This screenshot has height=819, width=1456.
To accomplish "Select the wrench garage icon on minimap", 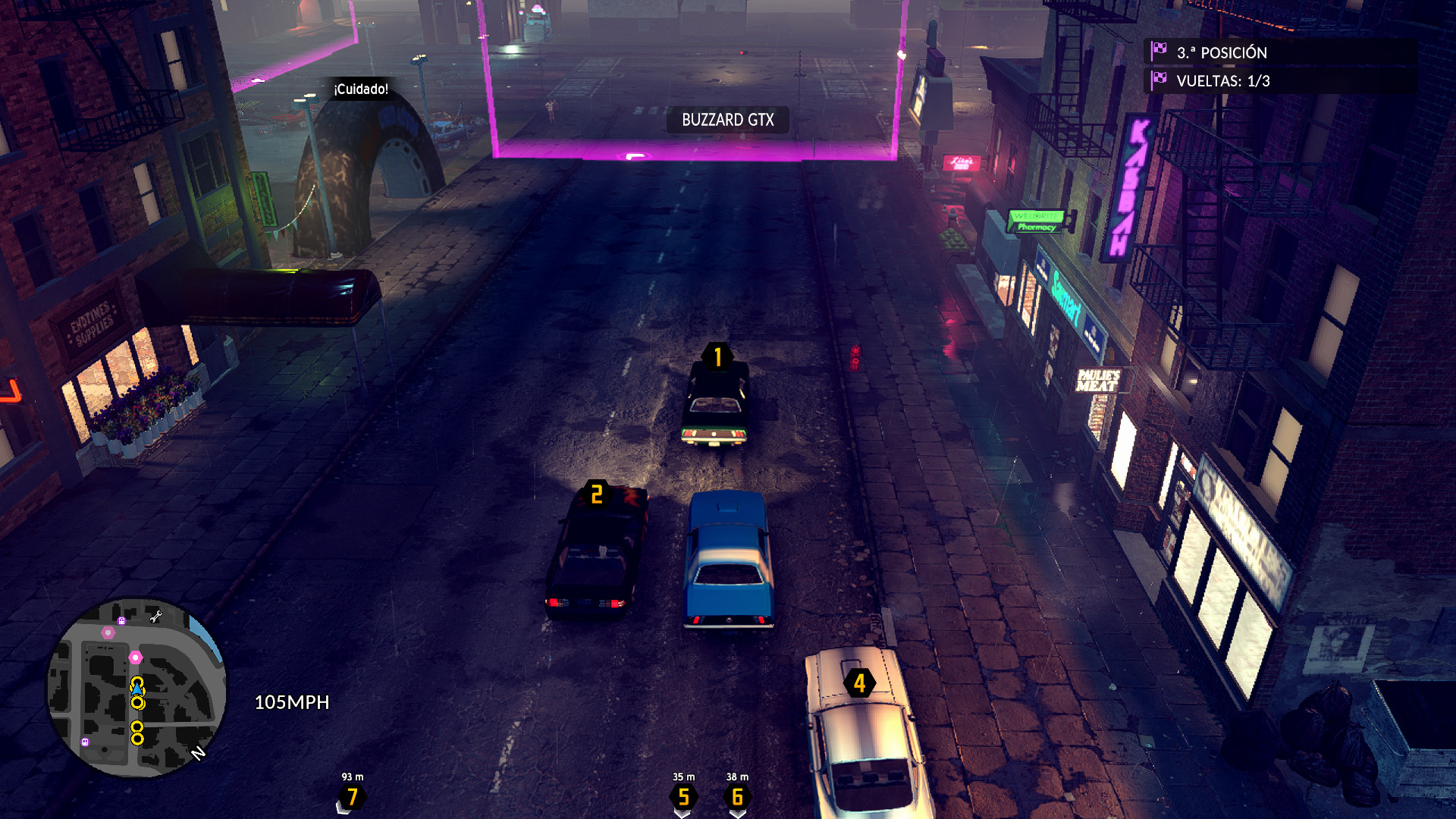I will (x=156, y=617).
